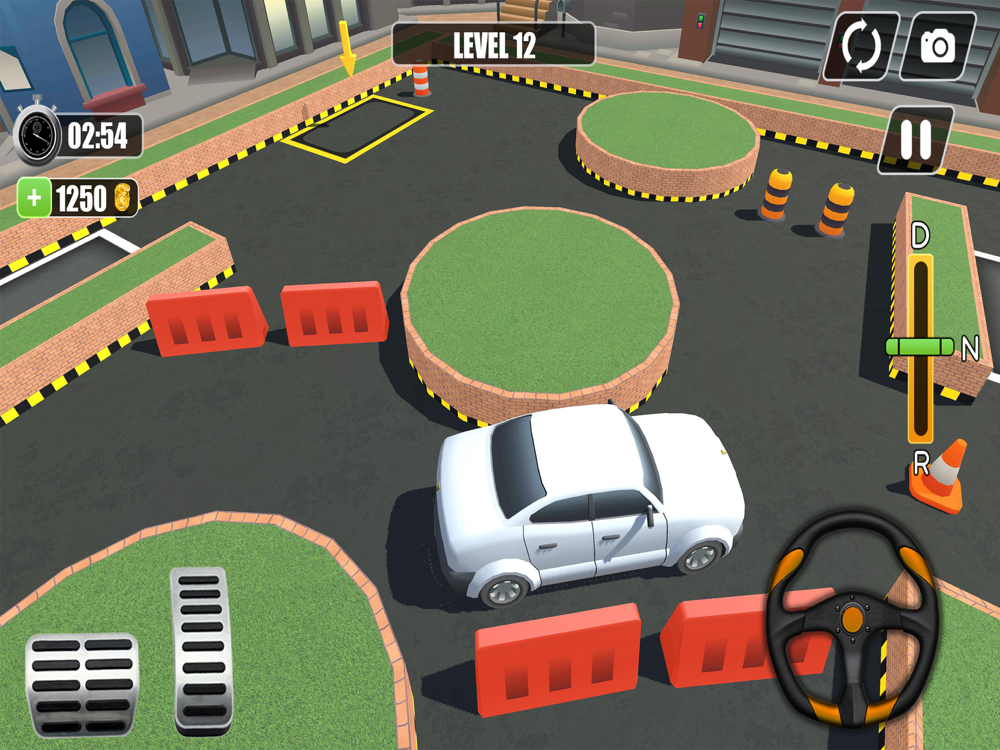Hit the tall gas pedal
Image resolution: width=1000 pixels, height=750 pixels.
tap(201, 649)
